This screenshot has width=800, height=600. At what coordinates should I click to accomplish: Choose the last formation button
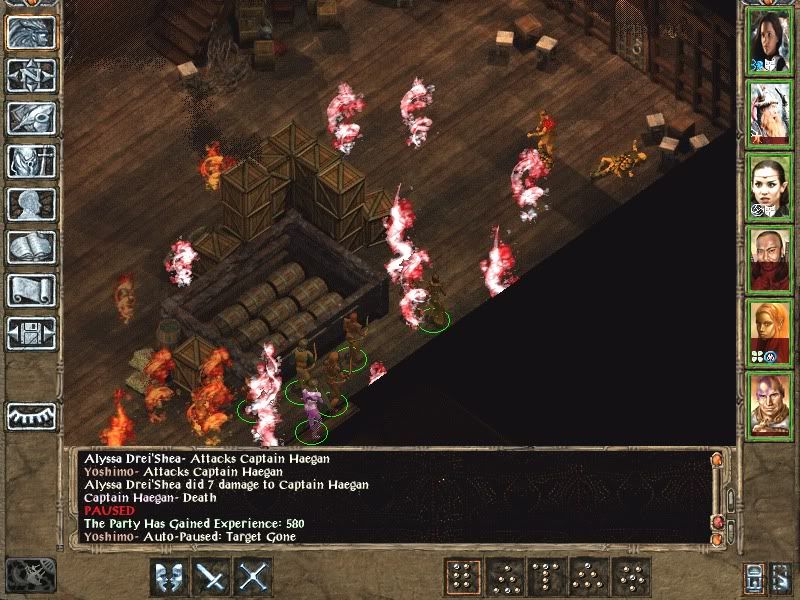(x=632, y=577)
